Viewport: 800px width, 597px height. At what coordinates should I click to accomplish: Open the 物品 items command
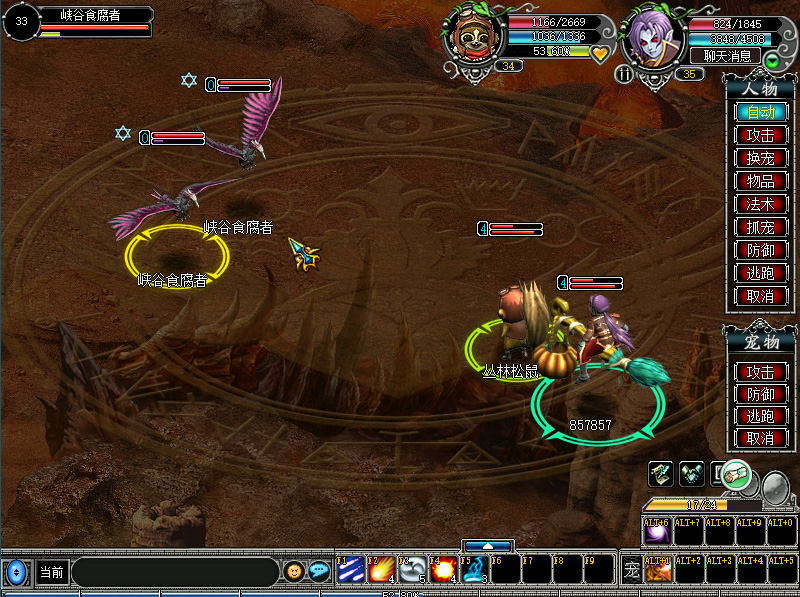point(761,181)
